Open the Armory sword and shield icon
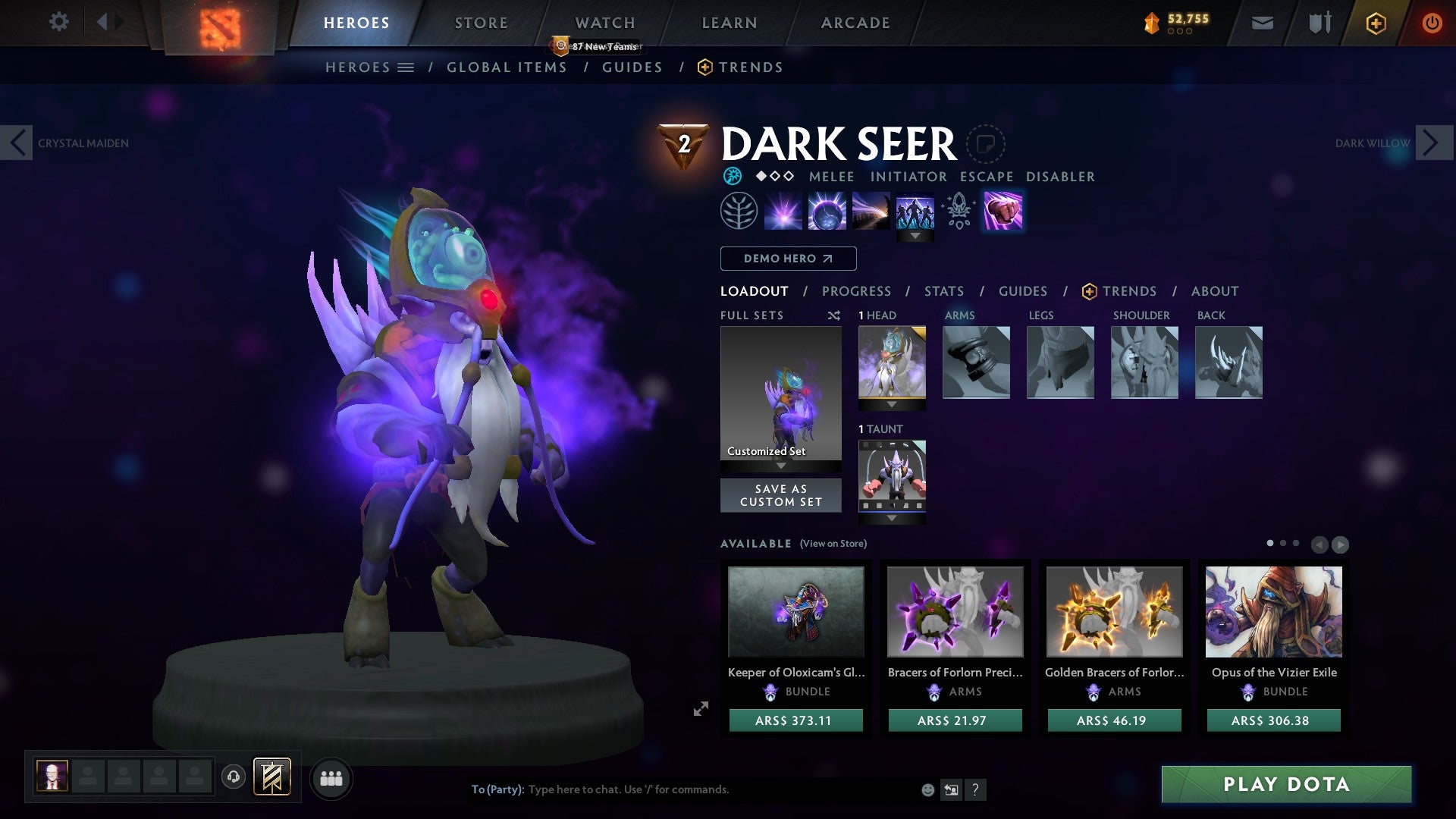The image size is (1456, 819). pos(1319,23)
